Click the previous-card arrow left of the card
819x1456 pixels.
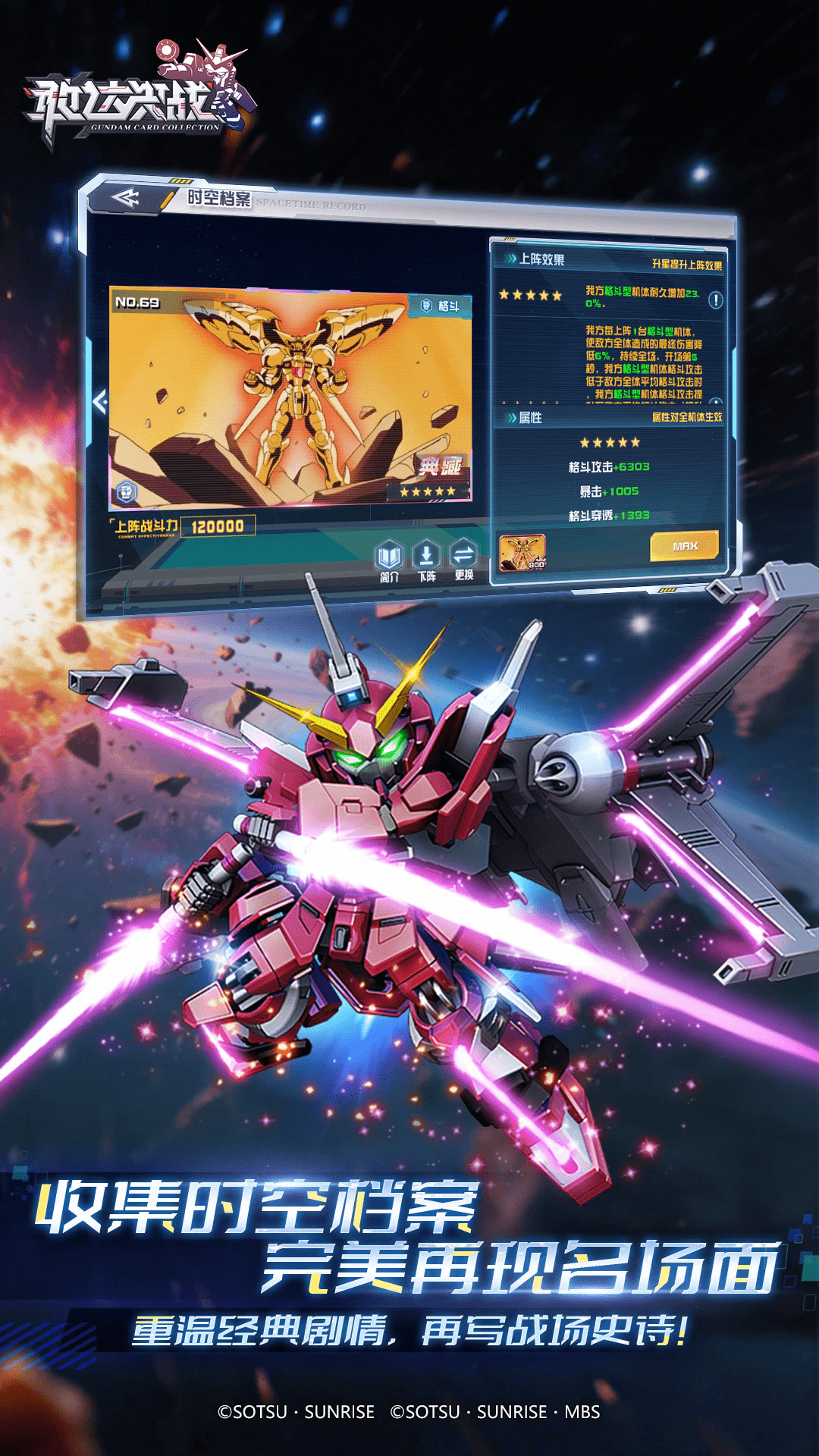click(100, 401)
